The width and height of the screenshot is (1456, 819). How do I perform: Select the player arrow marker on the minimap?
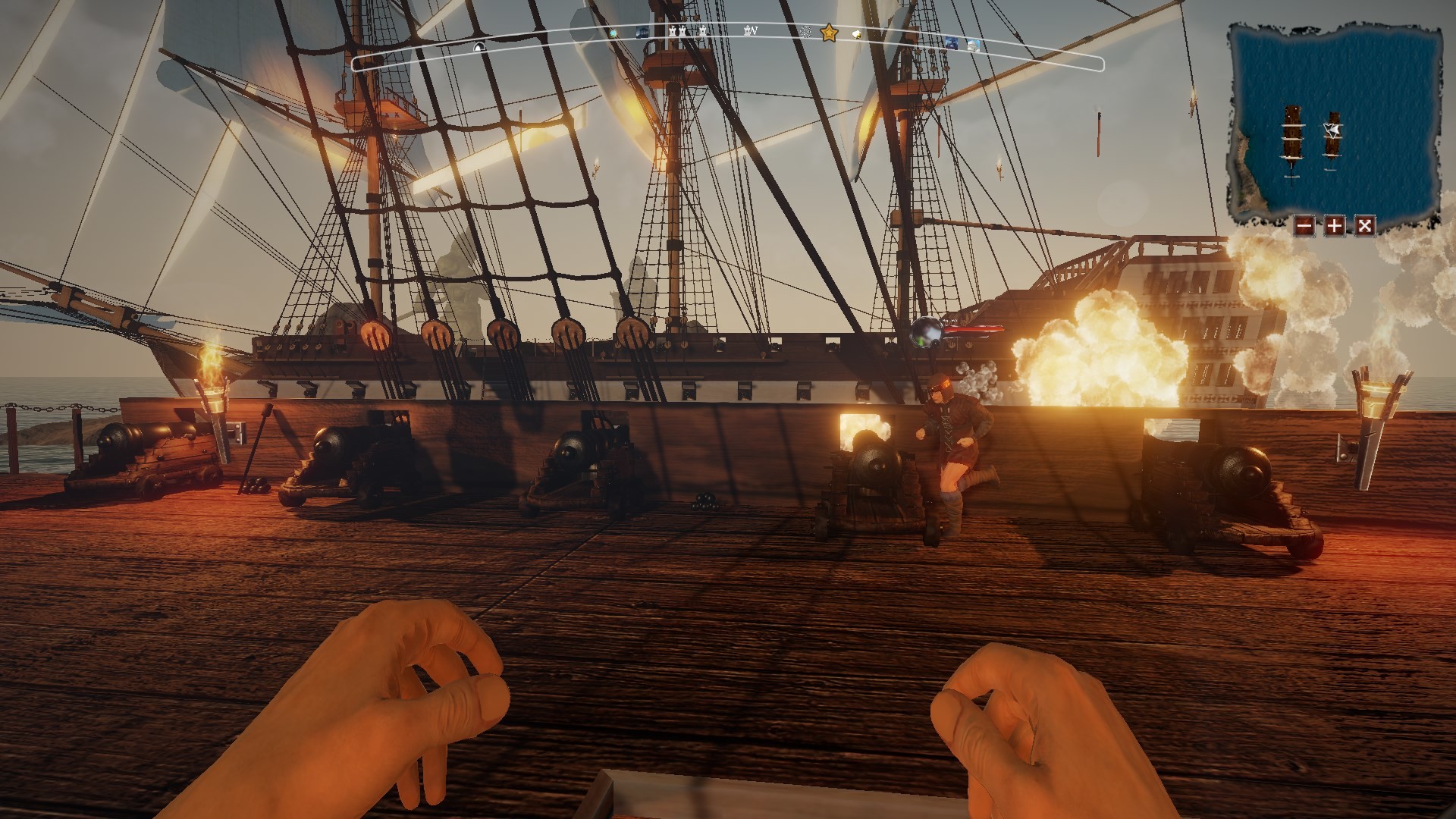click(x=1332, y=129)
